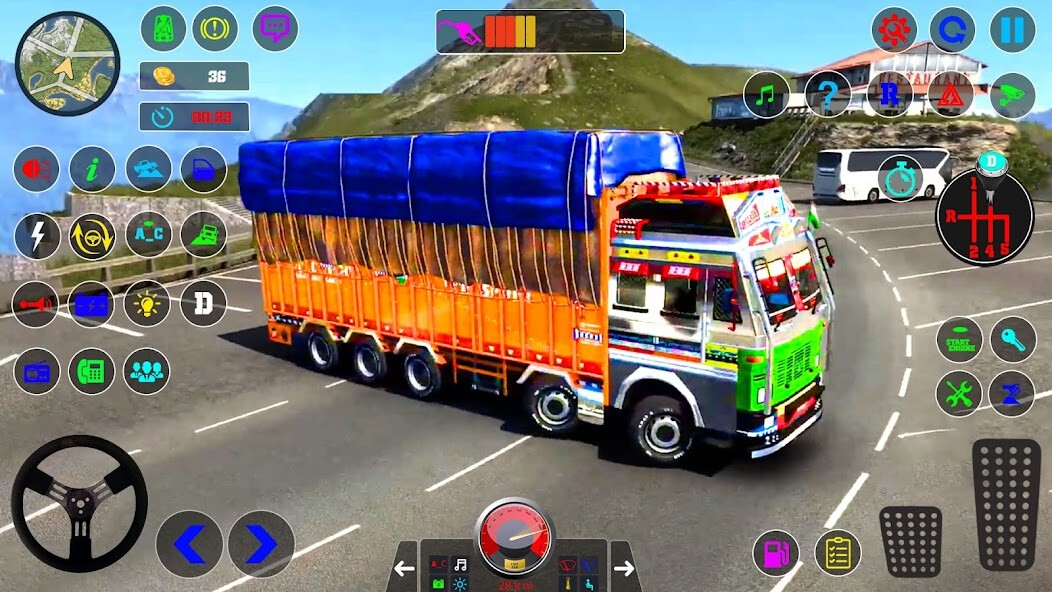Activate the red hazard triangle lights
The width and height of the screenshot is (1052, 592).
tap(950, 95)
